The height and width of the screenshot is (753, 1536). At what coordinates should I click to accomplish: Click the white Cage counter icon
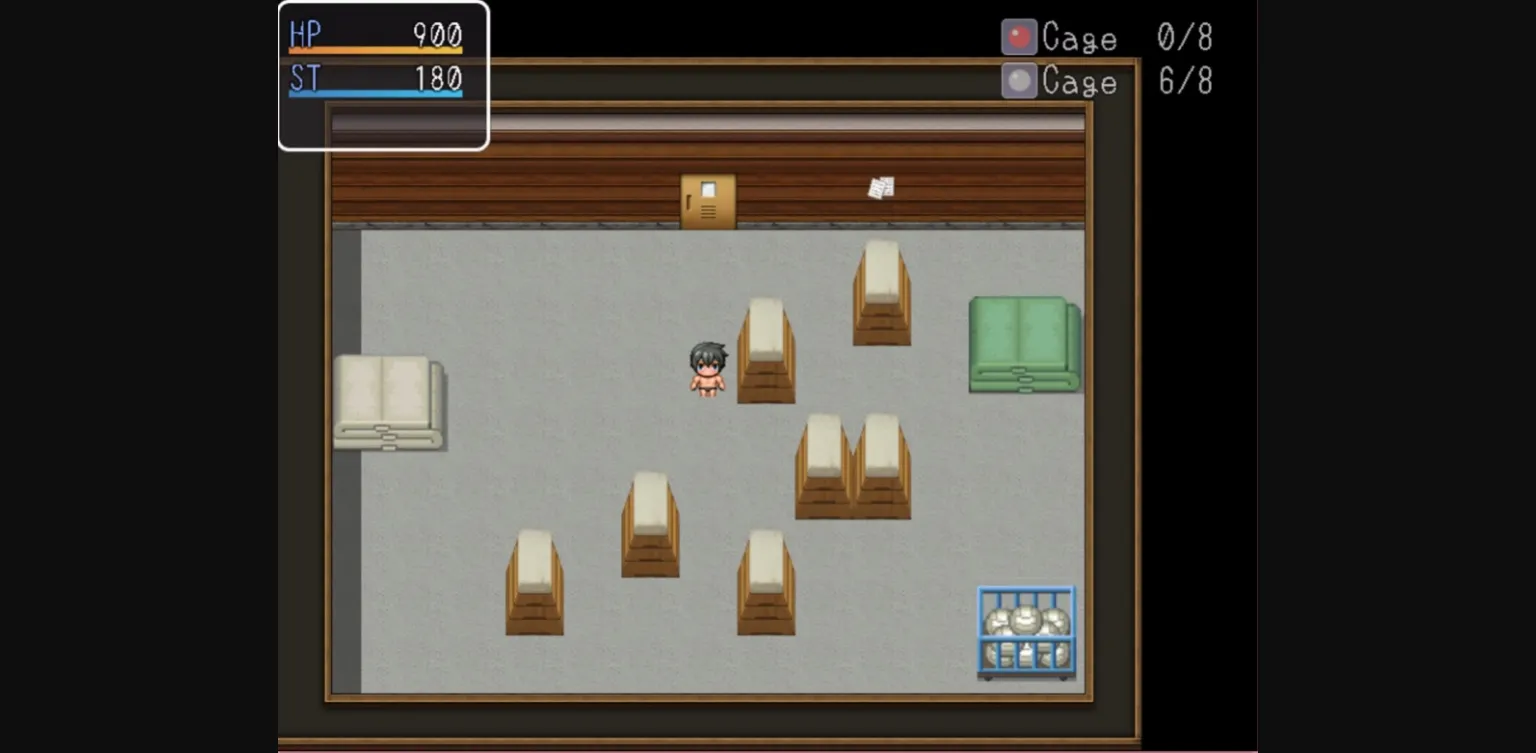(x=1019, y=80)
